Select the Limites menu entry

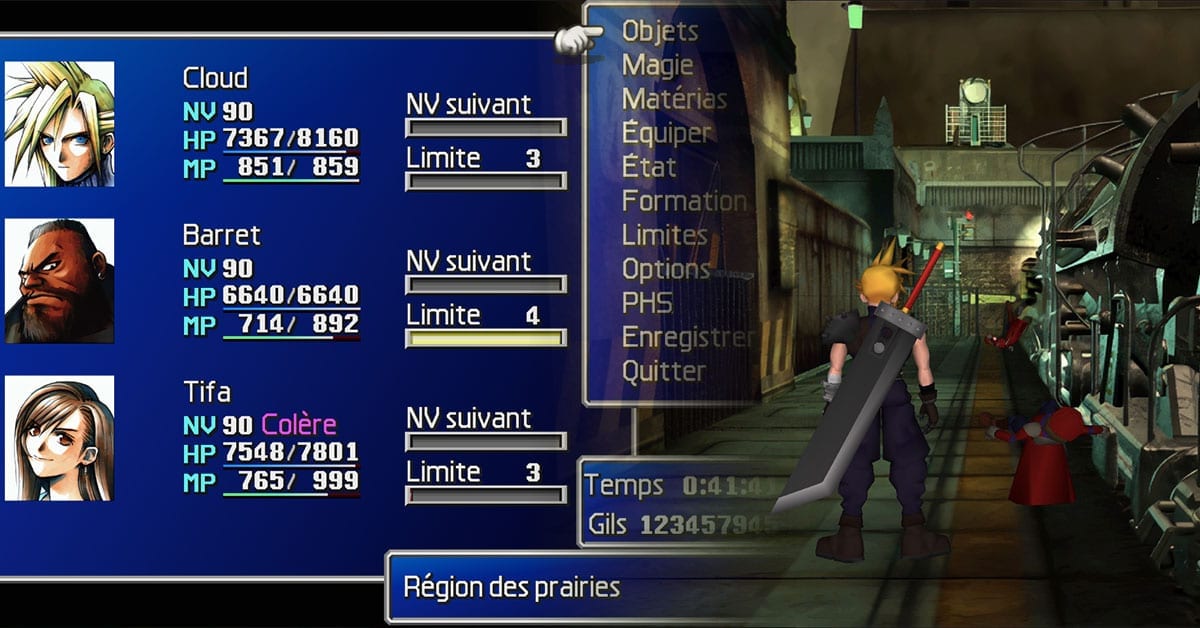[665, 235]
